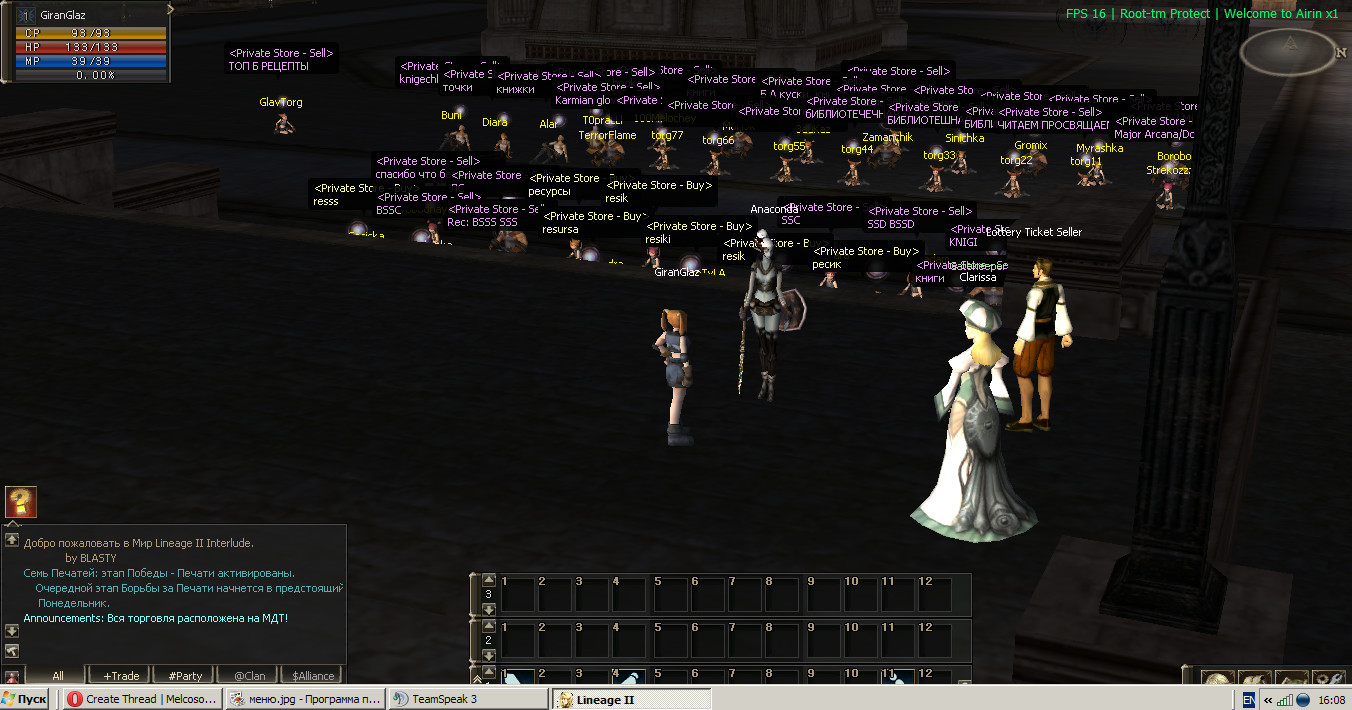This screenshot has height=710, width=1352.
Task: Open the wrench and gear system menu icon
Action: click(x=1328, y=680)
